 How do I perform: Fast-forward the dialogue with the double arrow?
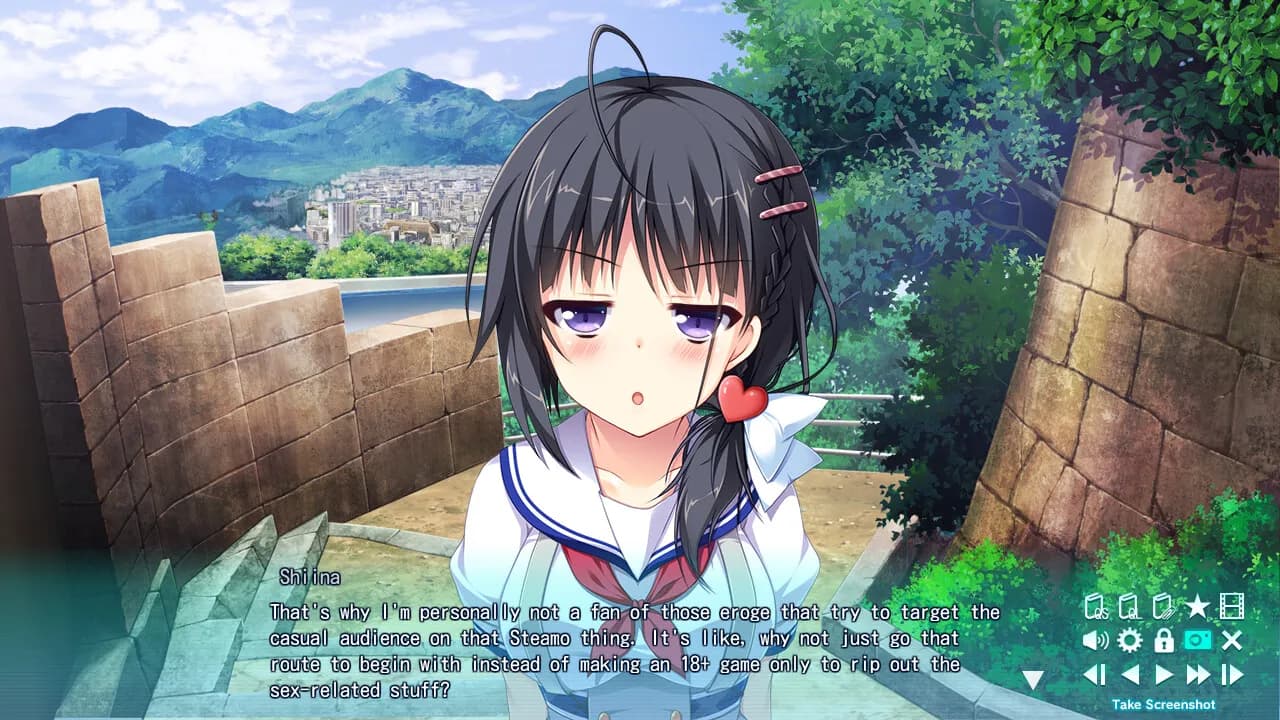pyautogui.click(x=1198, y=674)
